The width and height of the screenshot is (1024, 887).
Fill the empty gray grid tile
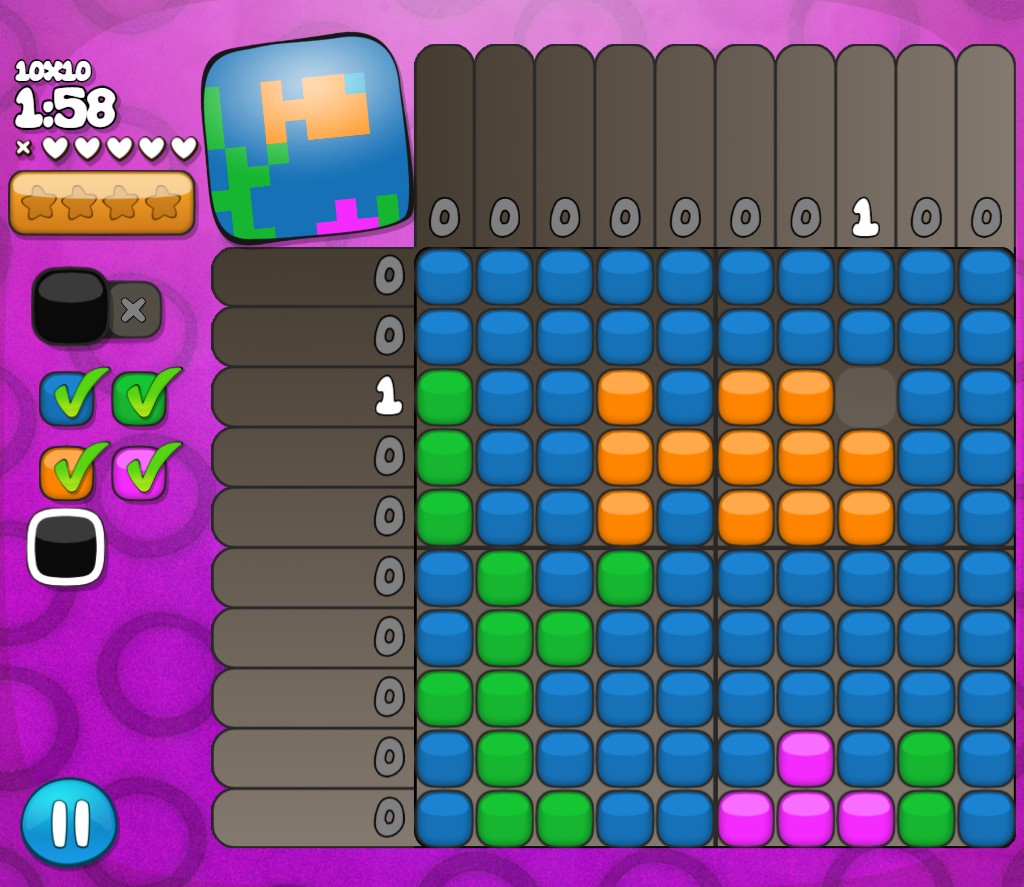tap(866, 397)
